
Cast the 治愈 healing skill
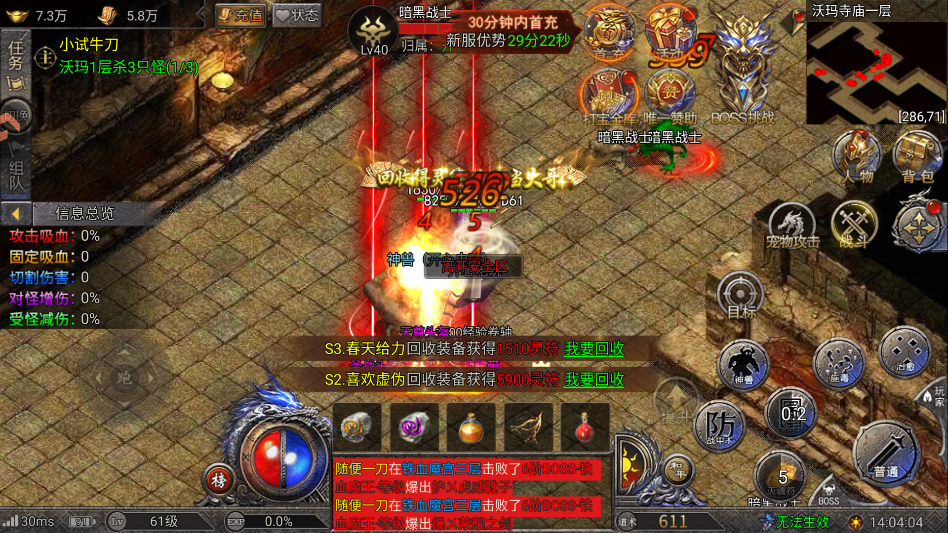point(903,352)
